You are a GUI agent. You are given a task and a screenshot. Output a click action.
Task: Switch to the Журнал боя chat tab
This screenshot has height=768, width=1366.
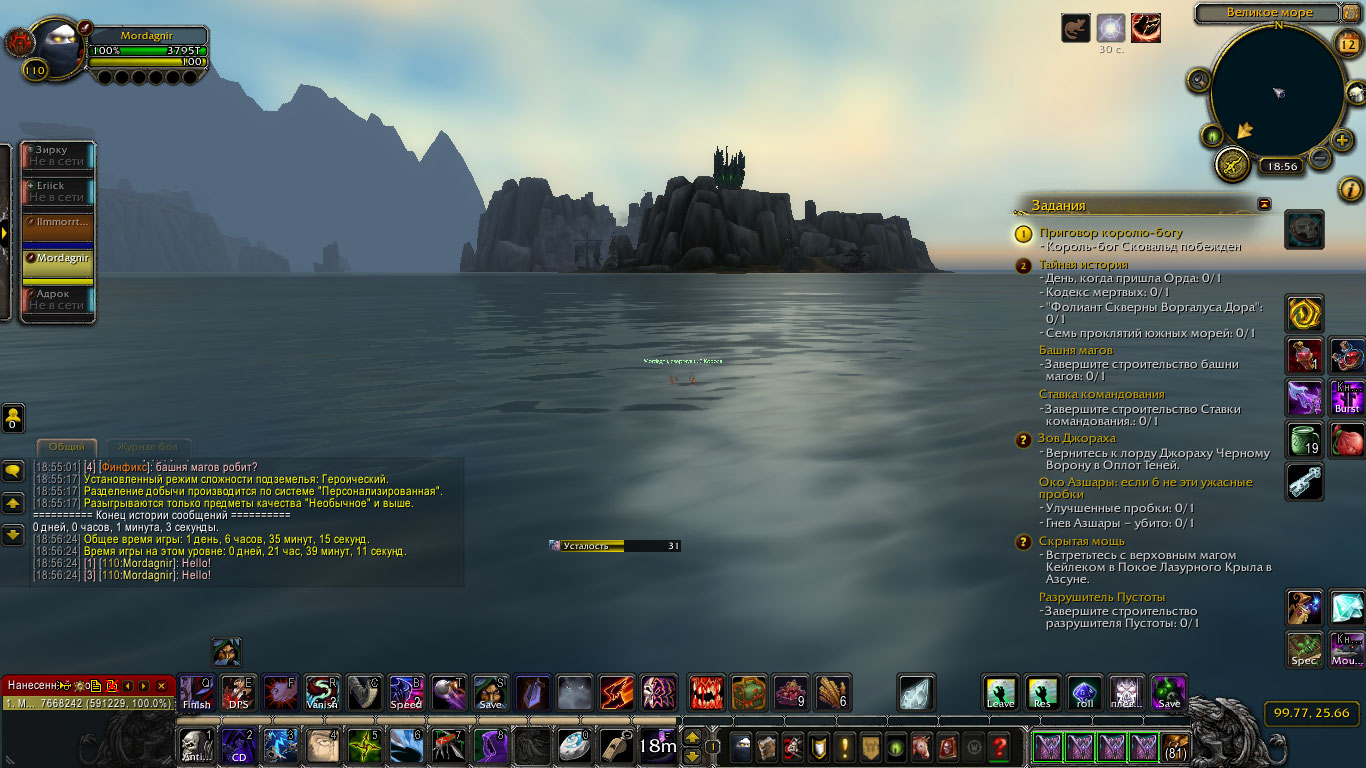point(148,447)
